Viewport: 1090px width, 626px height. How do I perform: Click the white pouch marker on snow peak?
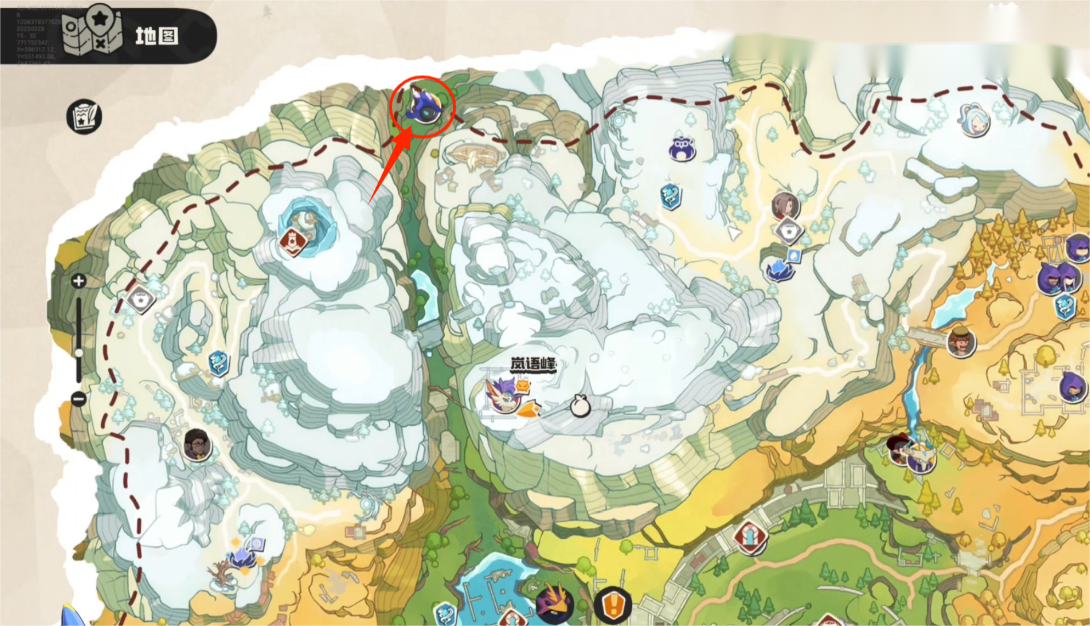click(578, 405)
